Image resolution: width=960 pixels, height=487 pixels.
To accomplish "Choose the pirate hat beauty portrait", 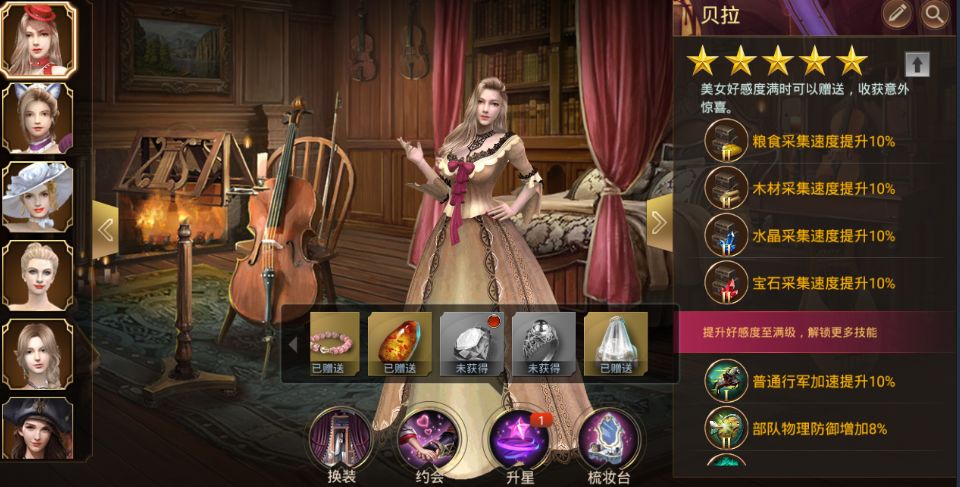I will [38, 428].
